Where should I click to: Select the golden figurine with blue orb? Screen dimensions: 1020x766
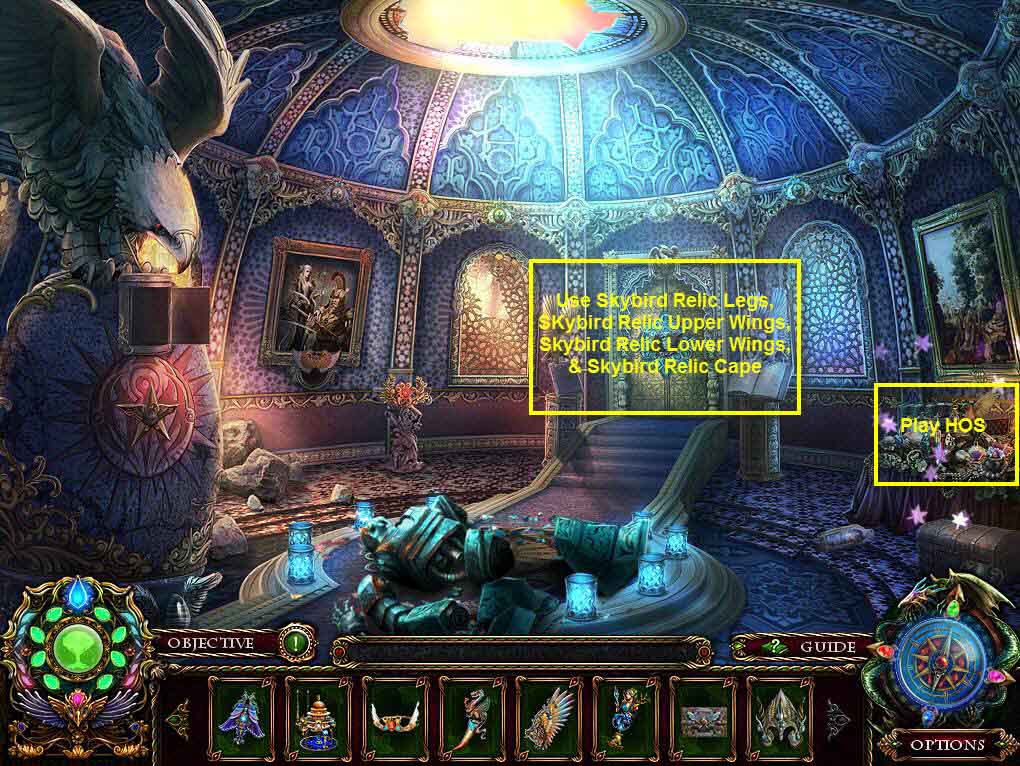pyautogui.click(x=626, y=715)
